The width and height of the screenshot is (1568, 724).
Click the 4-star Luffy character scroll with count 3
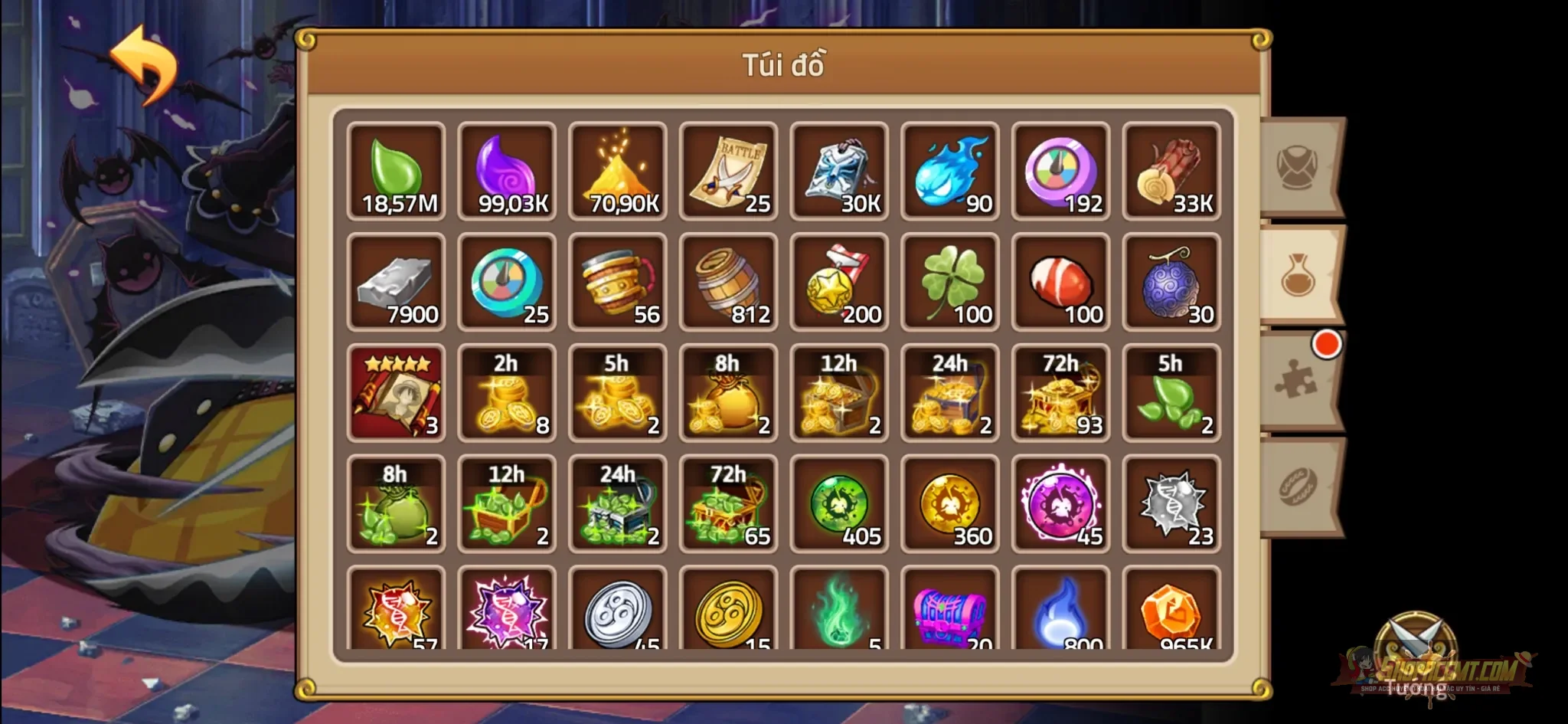(397, 393)
